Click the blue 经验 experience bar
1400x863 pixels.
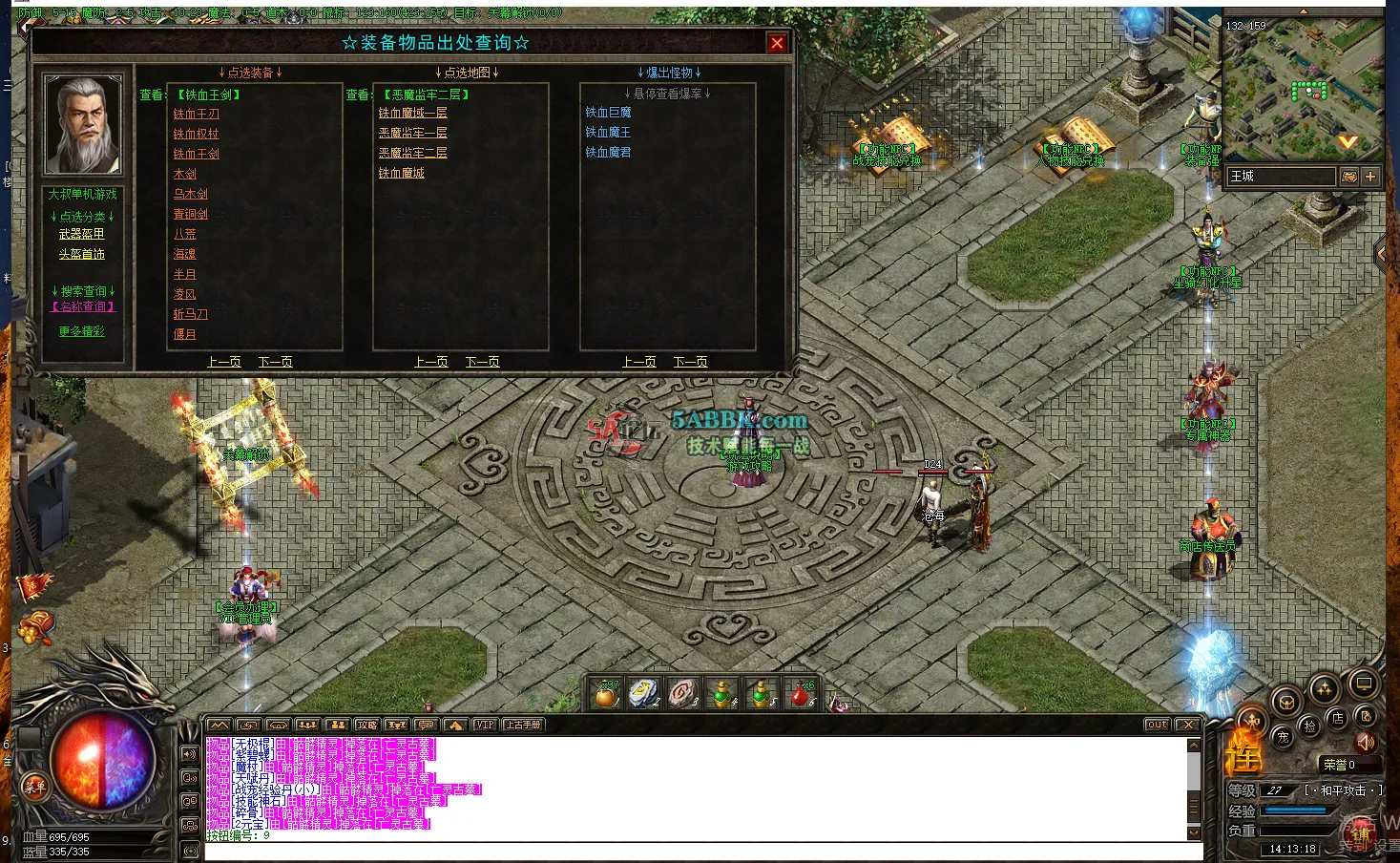coord(1295,810)
